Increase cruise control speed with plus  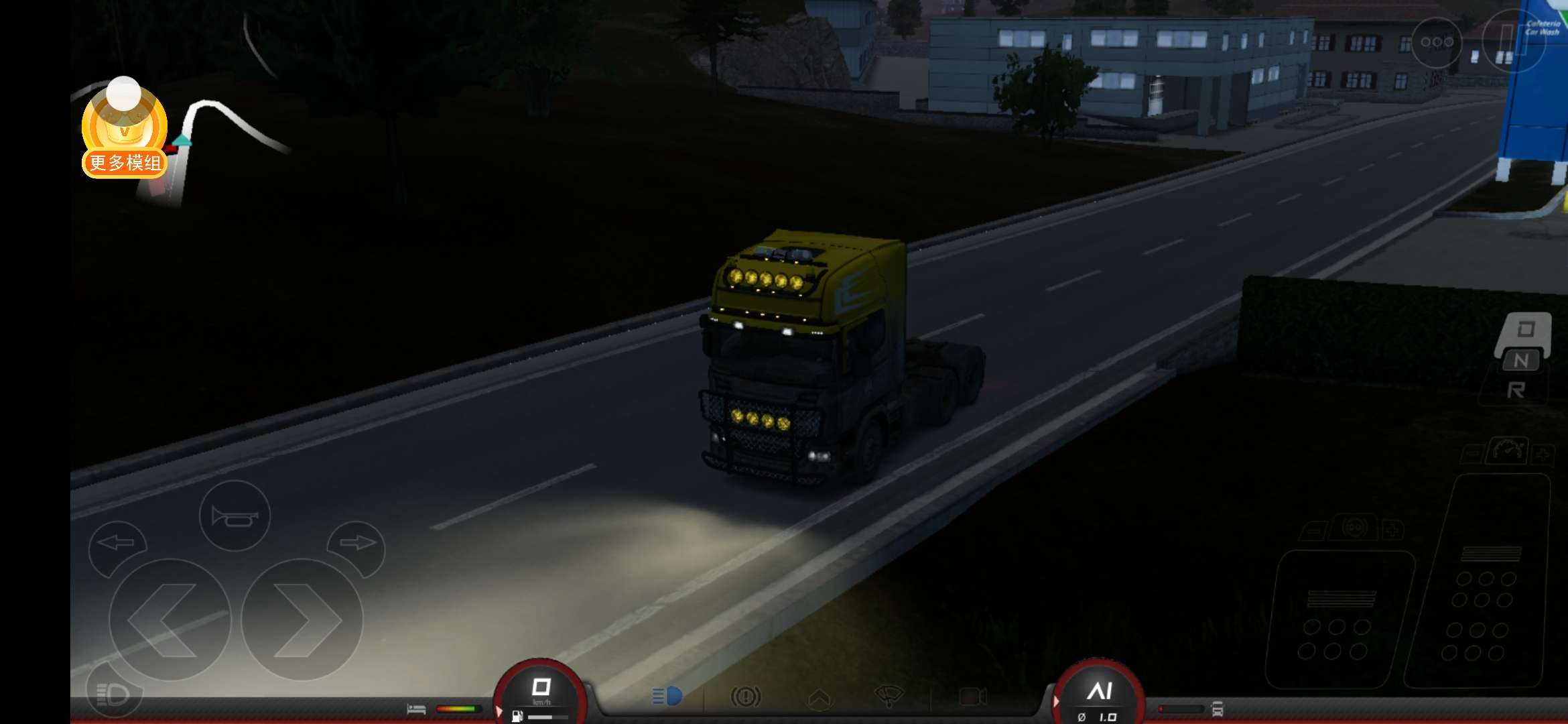pos(1543,454)
